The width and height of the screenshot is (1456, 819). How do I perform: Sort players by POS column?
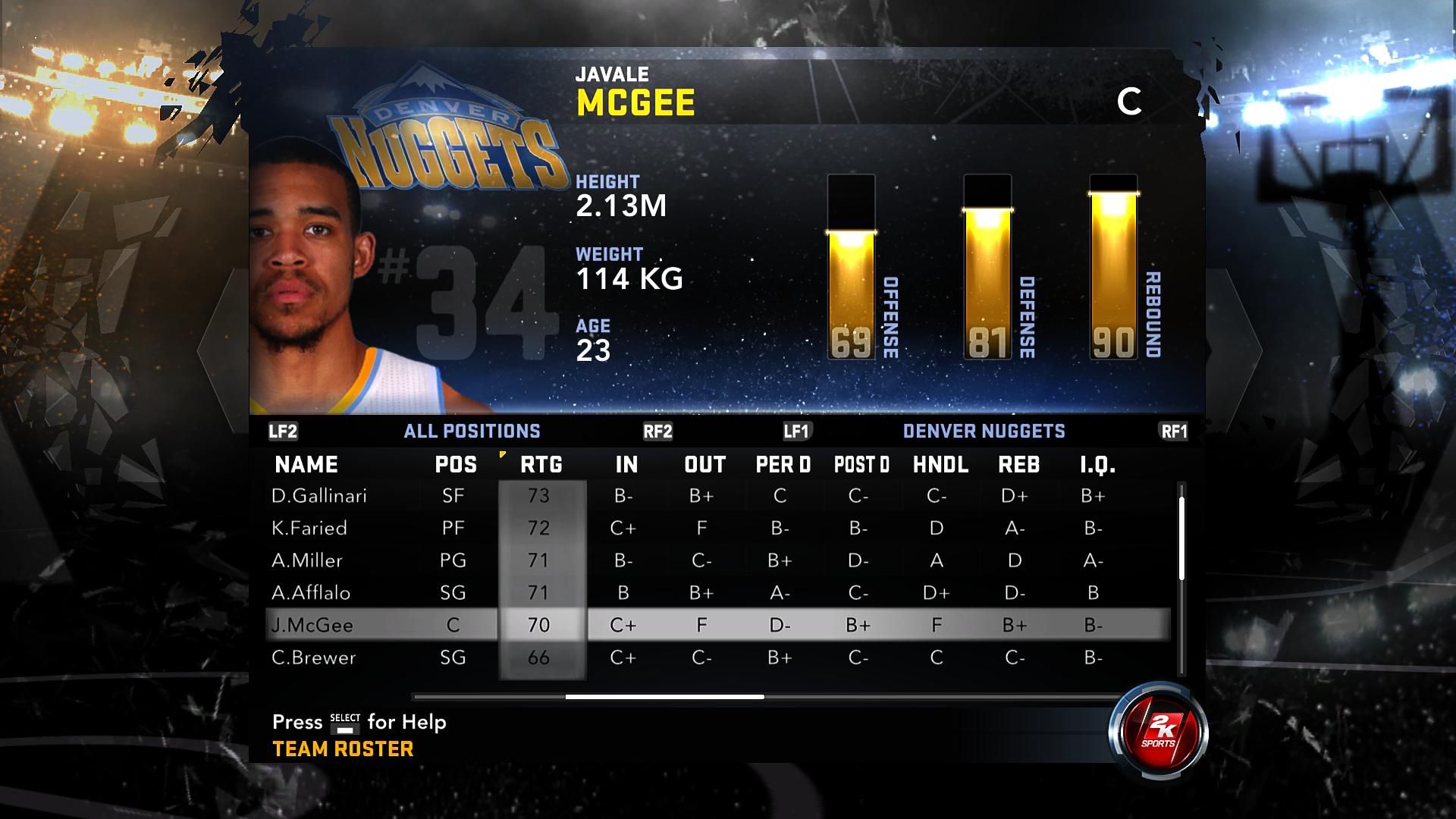coord(456,465)
